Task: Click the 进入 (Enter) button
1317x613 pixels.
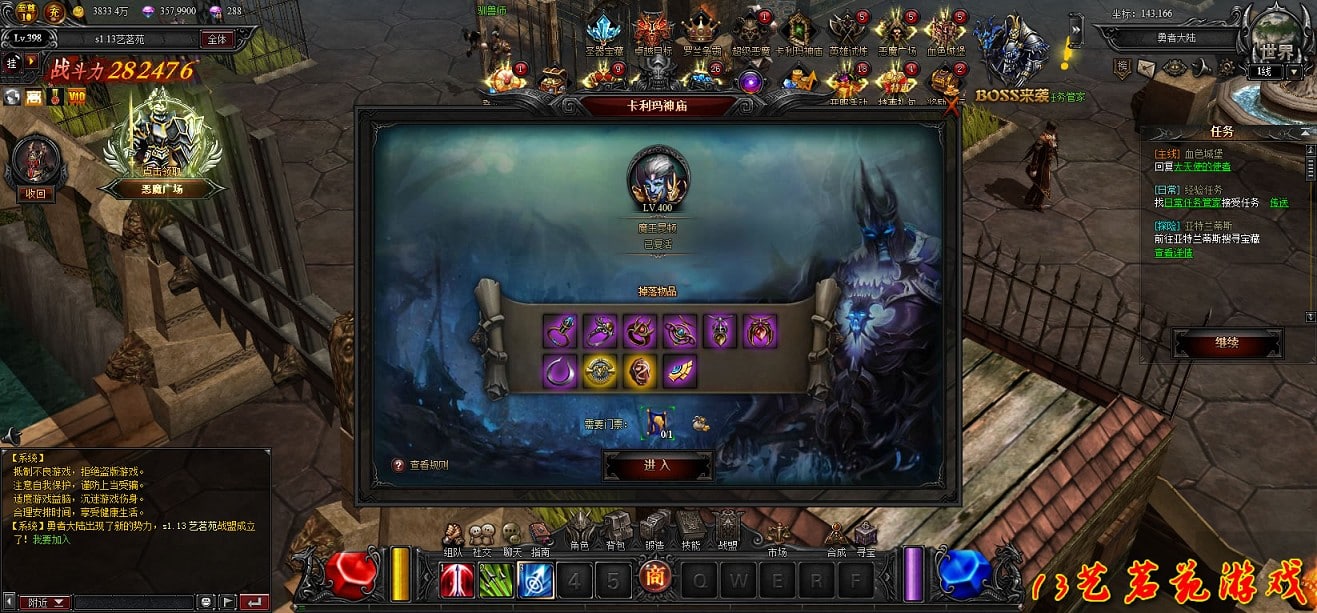Action: (657, 465)
